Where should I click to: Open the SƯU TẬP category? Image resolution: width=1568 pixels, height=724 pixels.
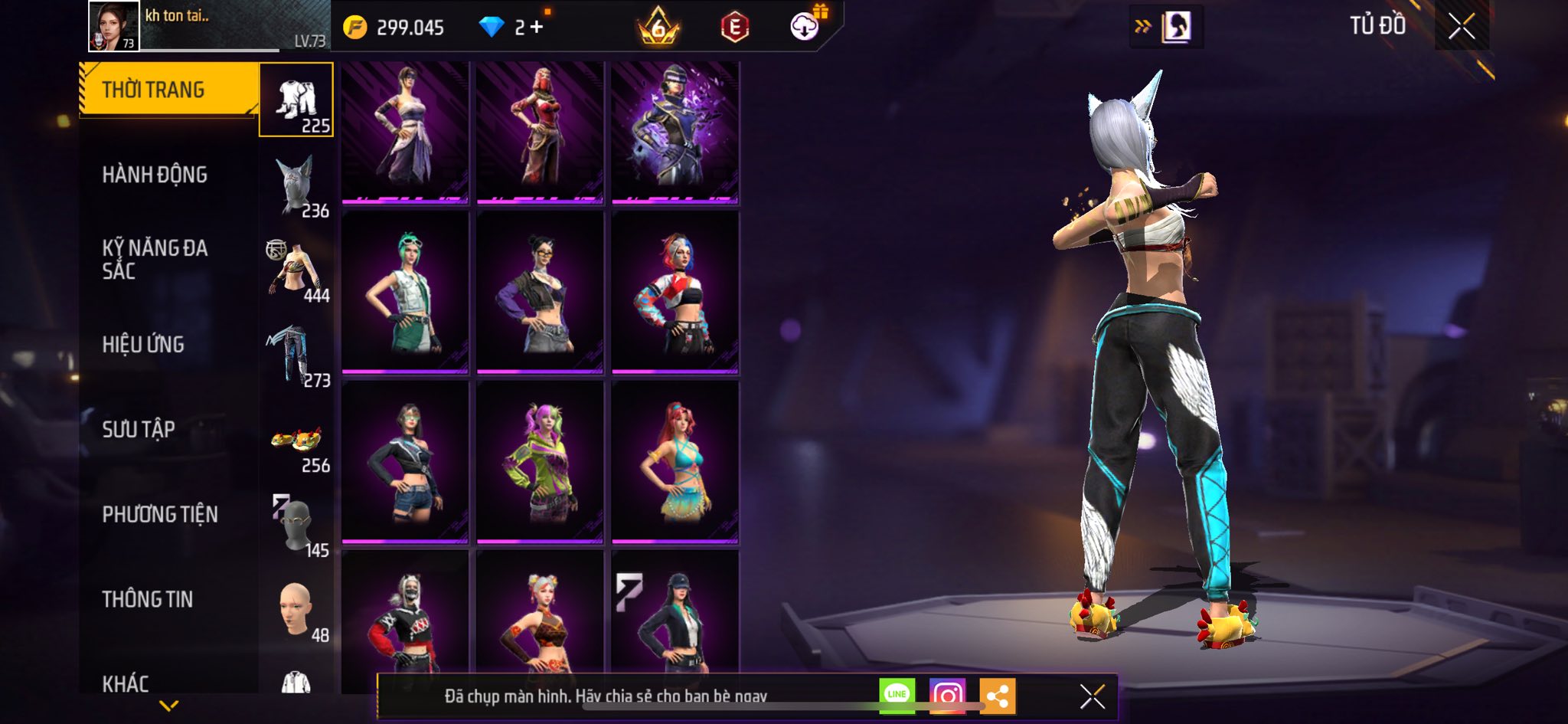tap(139, 429)
